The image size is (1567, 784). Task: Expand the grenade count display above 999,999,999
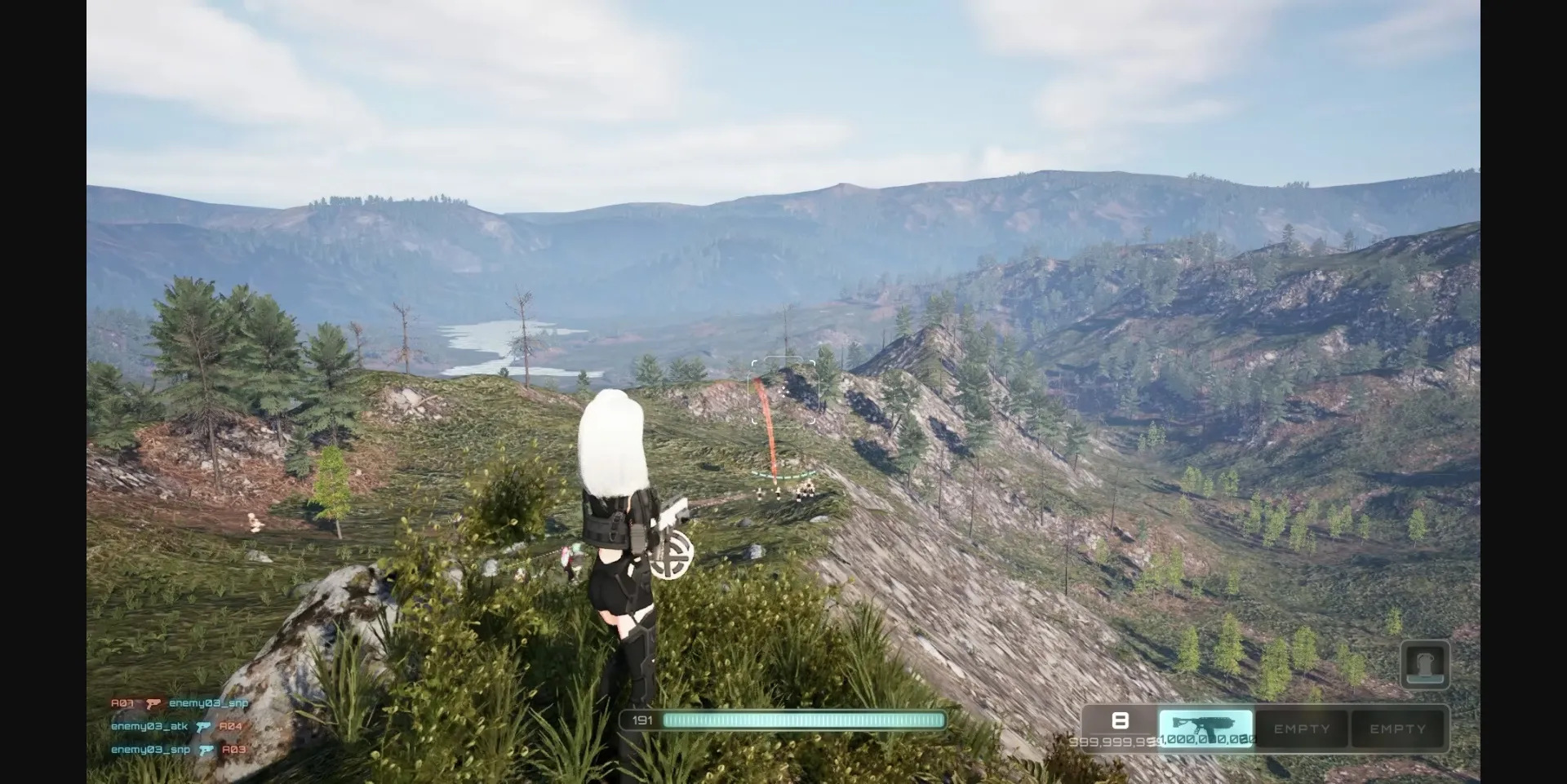click(x=1121, y=720)
